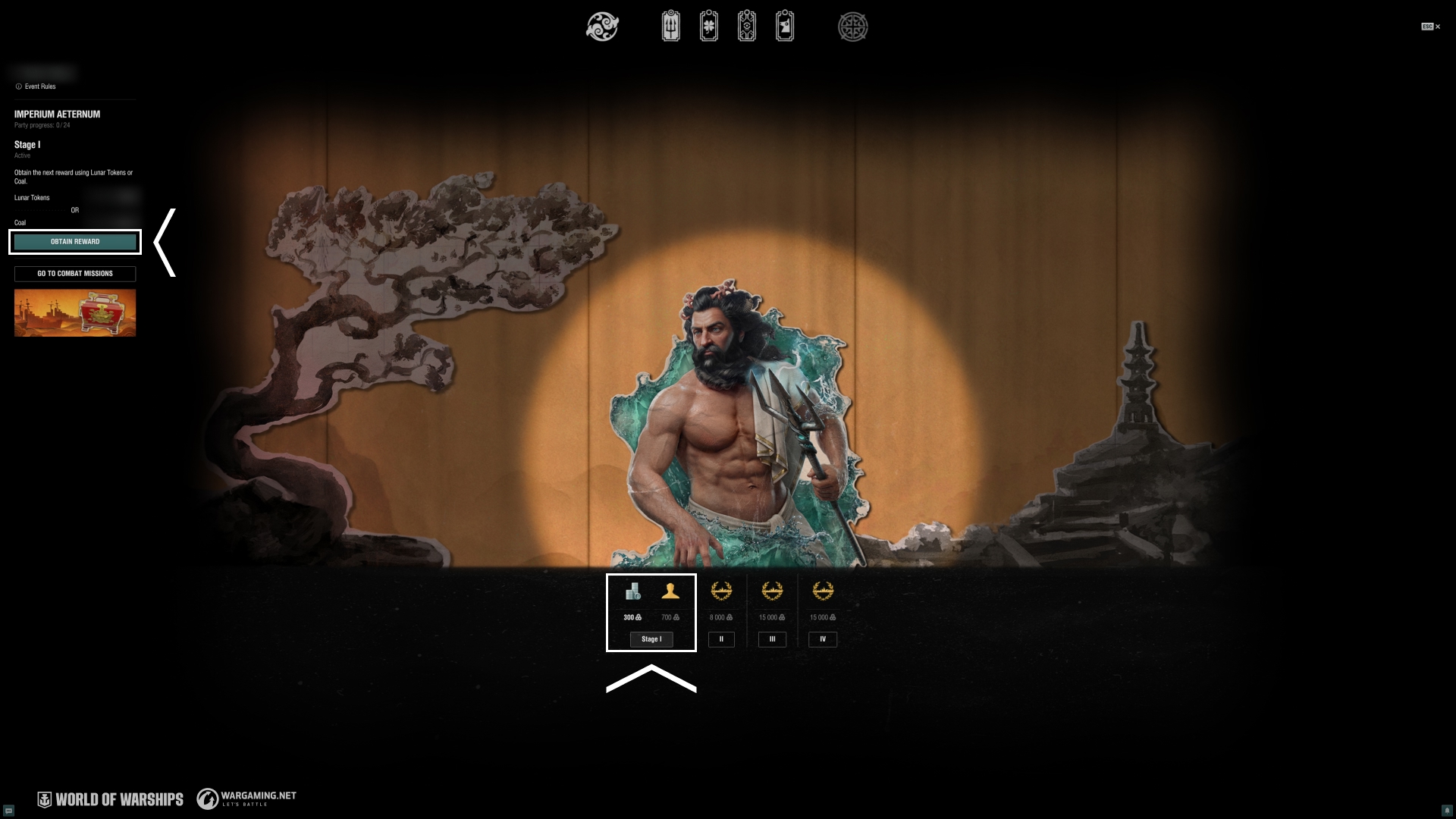The width and height of the screenshot is (1456, 819).
Task: Open the swirling cloud emblem tab
Action: (603, 27)
